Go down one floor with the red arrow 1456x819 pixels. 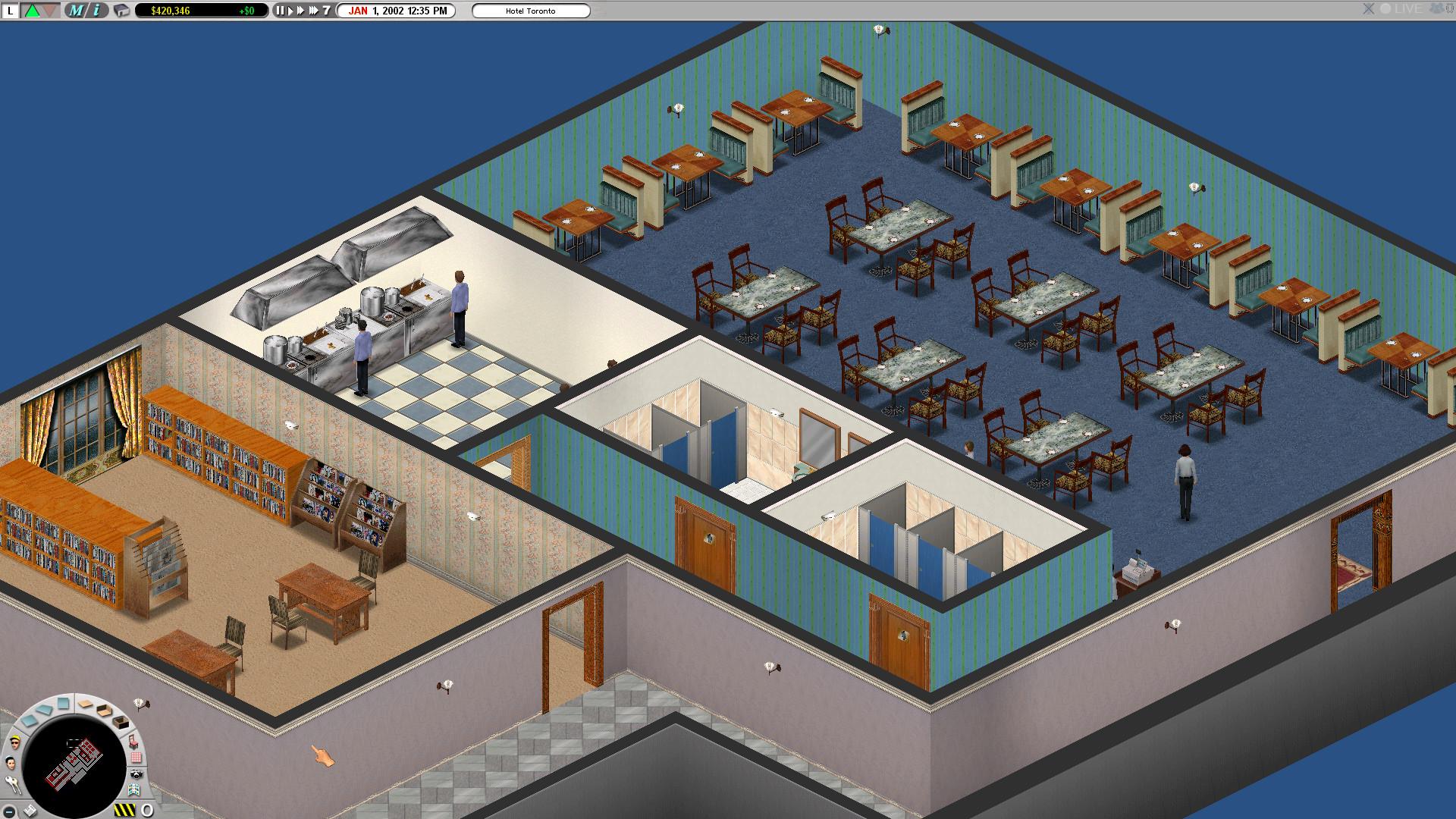(x=50, y=11)
